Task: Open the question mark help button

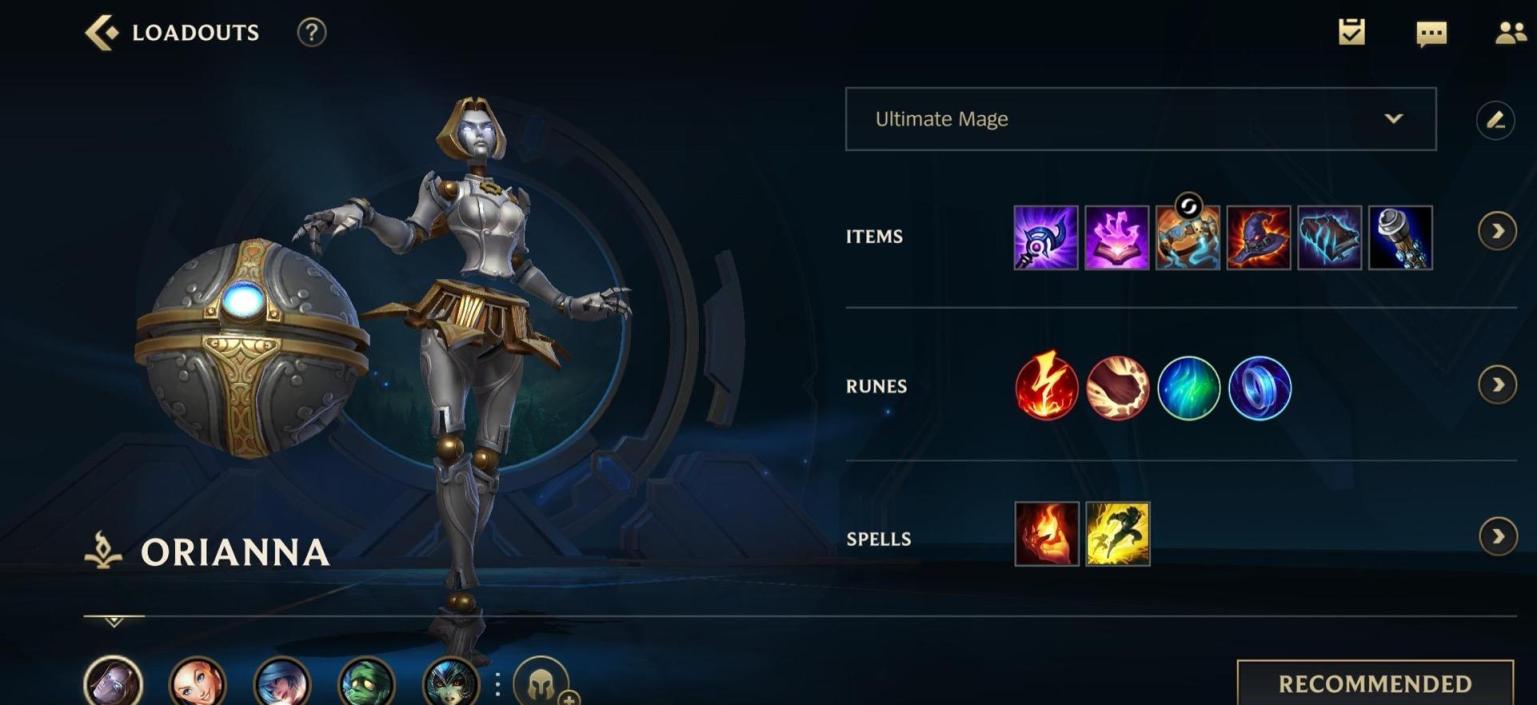Action: point(311,33)
